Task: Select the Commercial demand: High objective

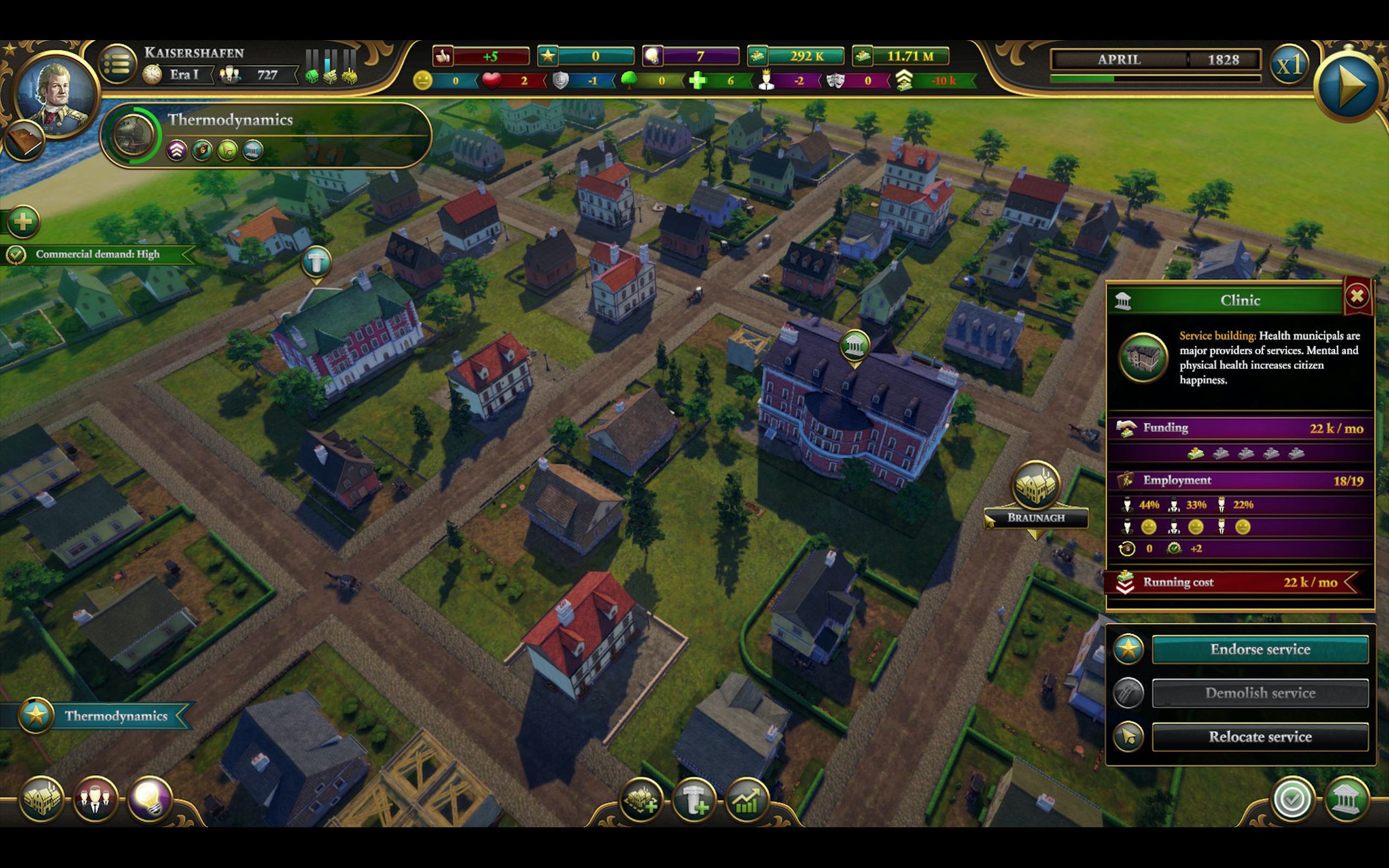Action: [98, 254]
